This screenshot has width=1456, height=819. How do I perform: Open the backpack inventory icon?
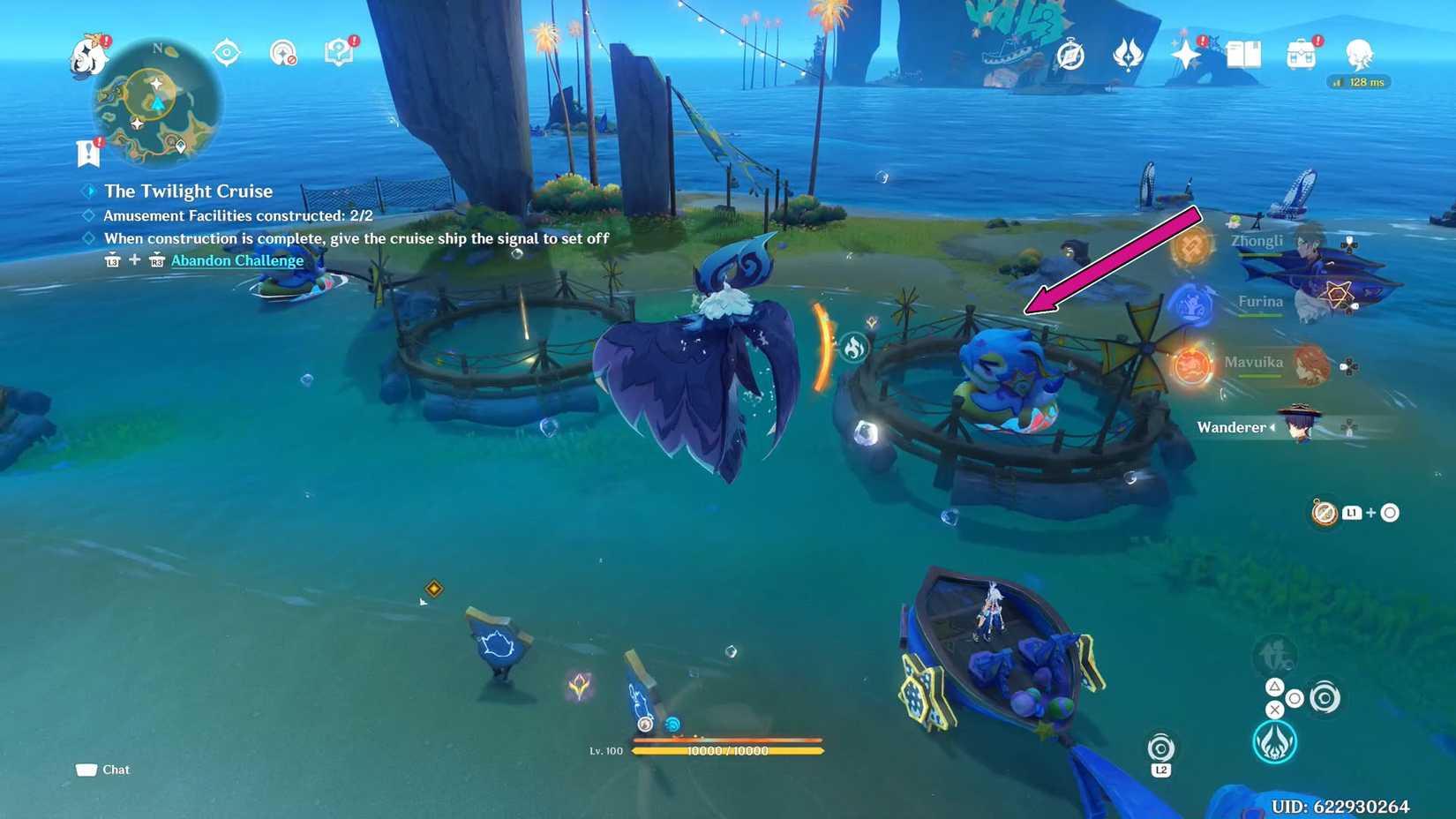coord(1301,56)
